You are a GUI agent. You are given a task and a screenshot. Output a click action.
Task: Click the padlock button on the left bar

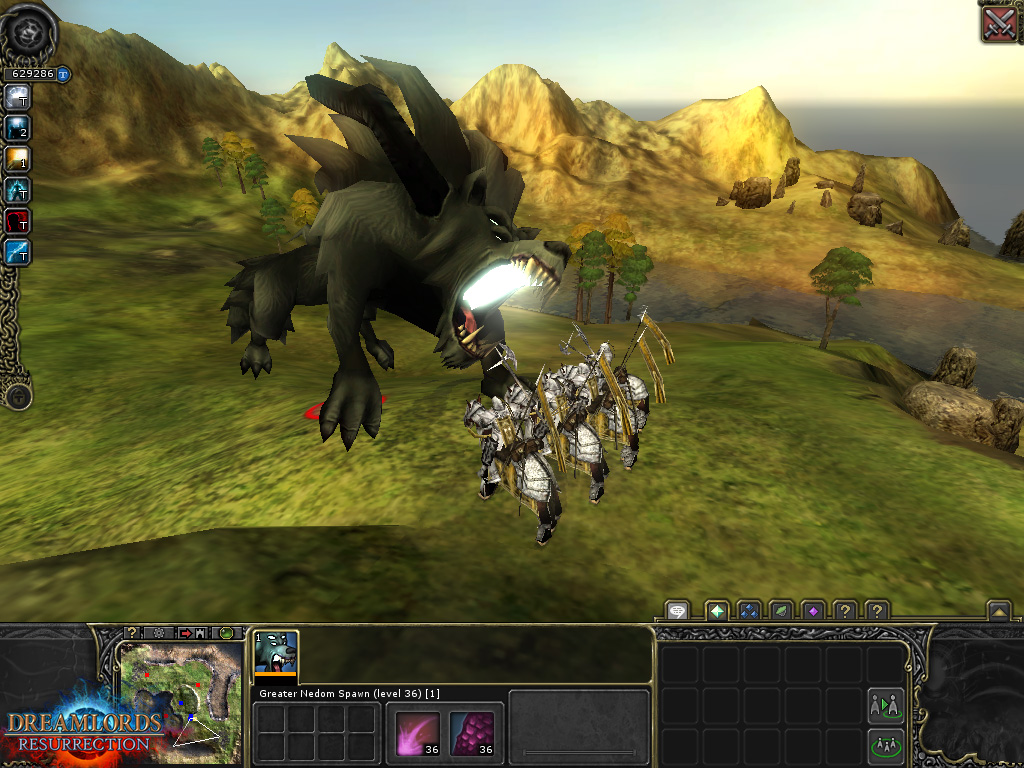tap(17, 396)
